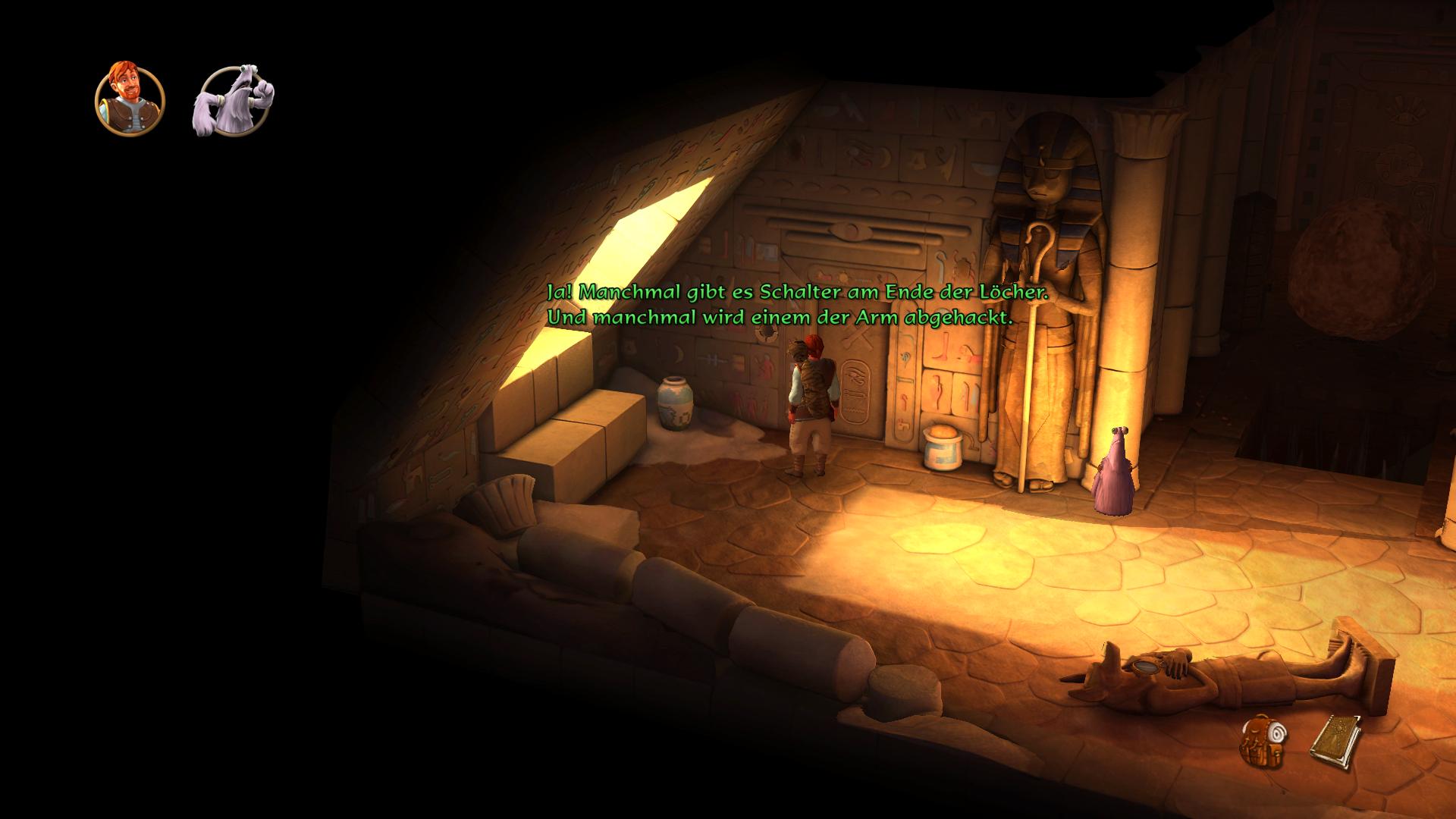Open the journal book
This screenshot has width=1456, height=819.
tap(1335, 743)
